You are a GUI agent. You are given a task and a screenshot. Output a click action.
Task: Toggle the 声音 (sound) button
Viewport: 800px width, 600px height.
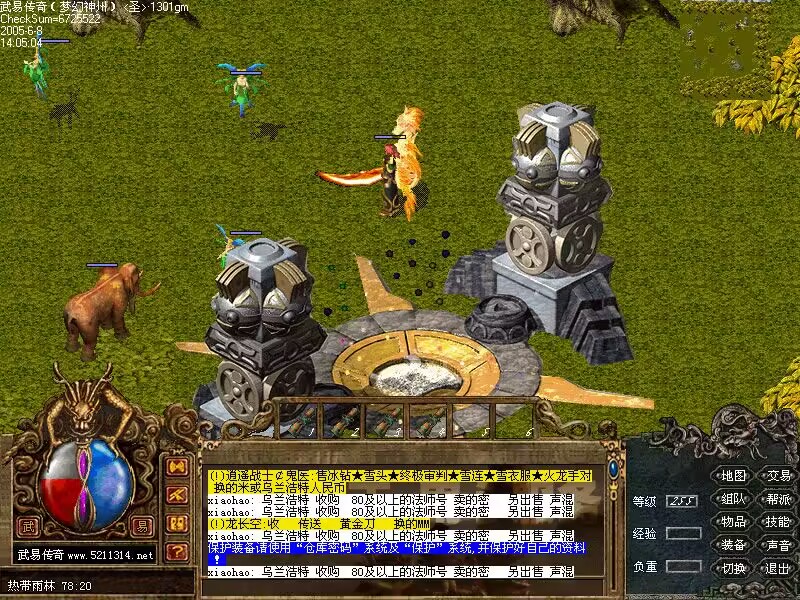[778, 545]
